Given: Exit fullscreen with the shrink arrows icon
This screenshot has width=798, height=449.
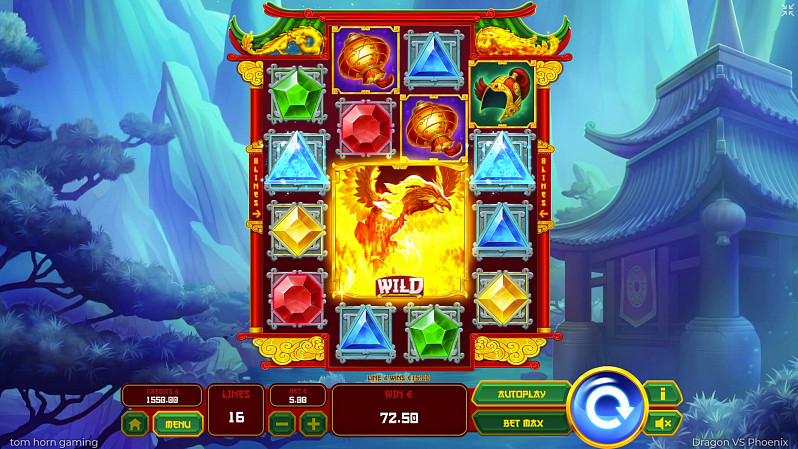Looking at the screenshot, I should click(x=787, y=10).
